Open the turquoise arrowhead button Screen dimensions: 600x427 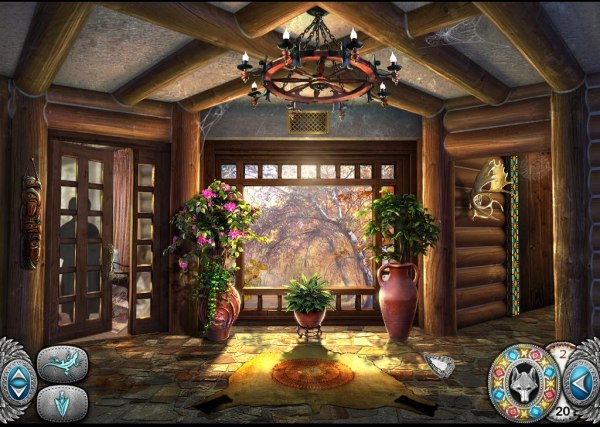62,403
